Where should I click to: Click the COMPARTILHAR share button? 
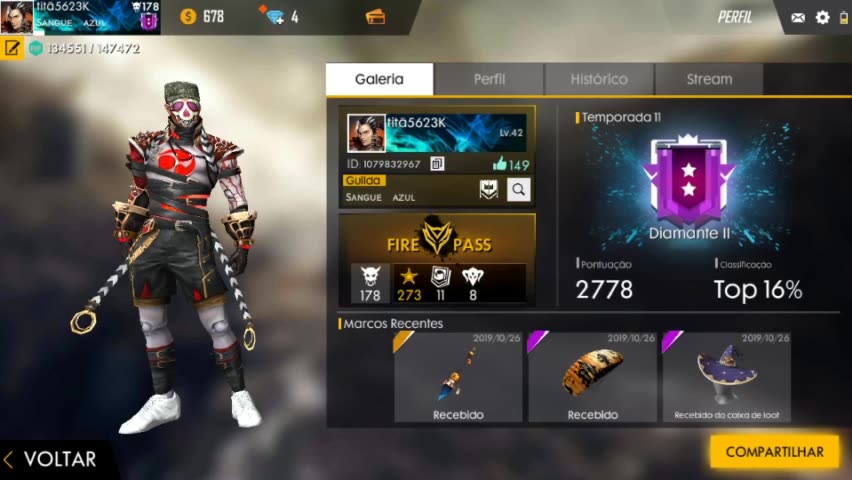coord(774,452)
